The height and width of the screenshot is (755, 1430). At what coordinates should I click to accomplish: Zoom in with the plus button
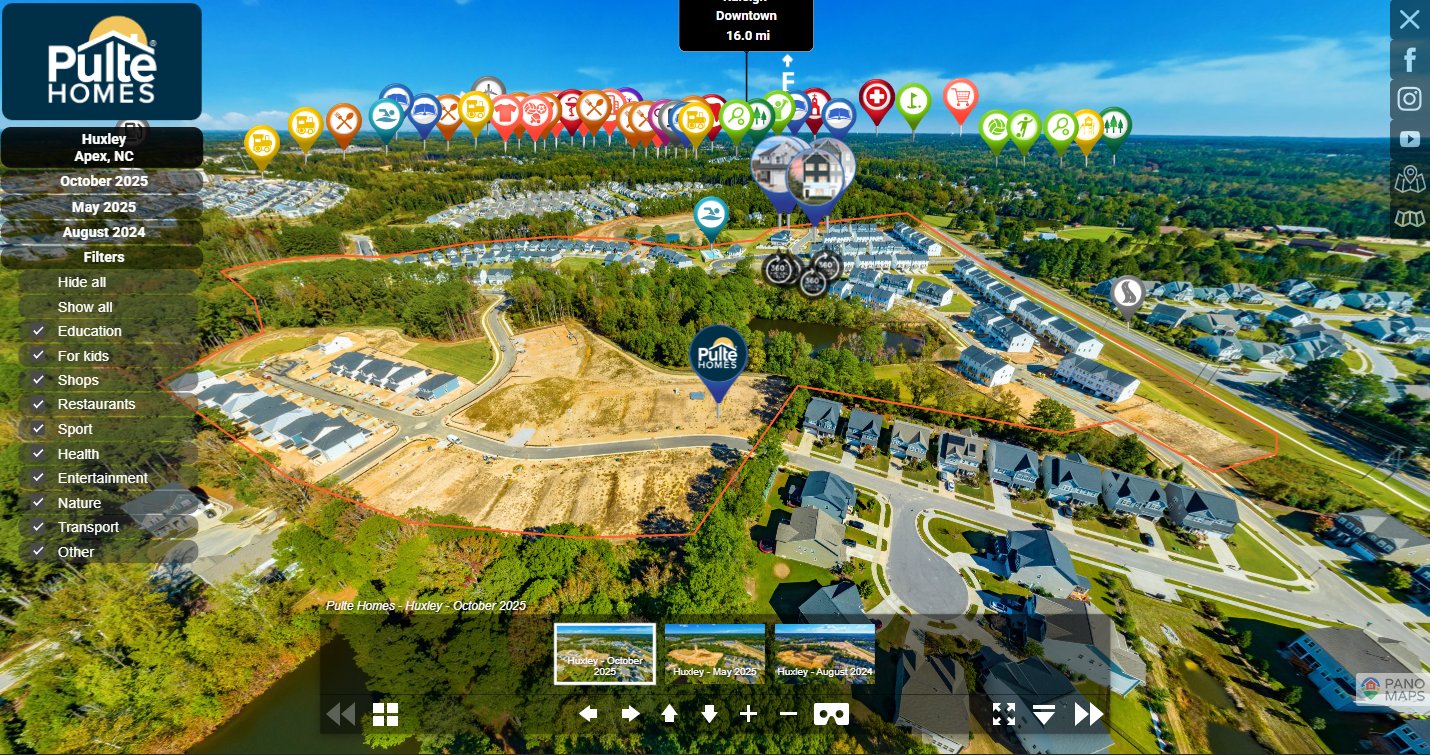(748, 714)
